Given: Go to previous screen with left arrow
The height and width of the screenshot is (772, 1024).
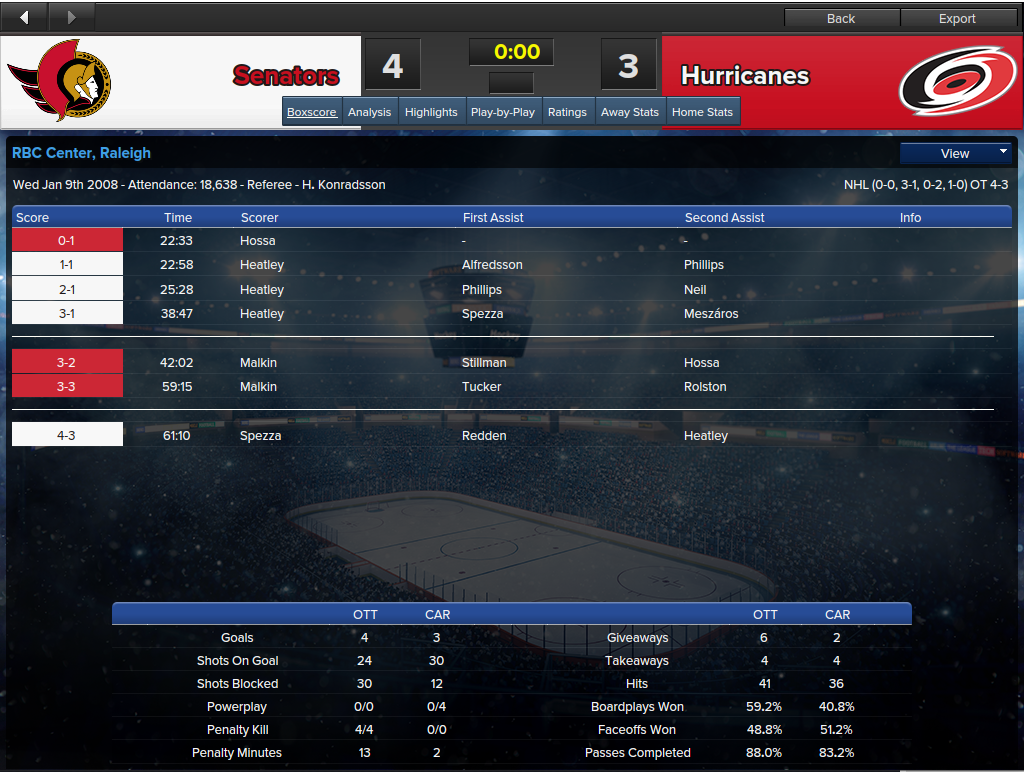Looking at the screenshot, I should coord(24,17).
